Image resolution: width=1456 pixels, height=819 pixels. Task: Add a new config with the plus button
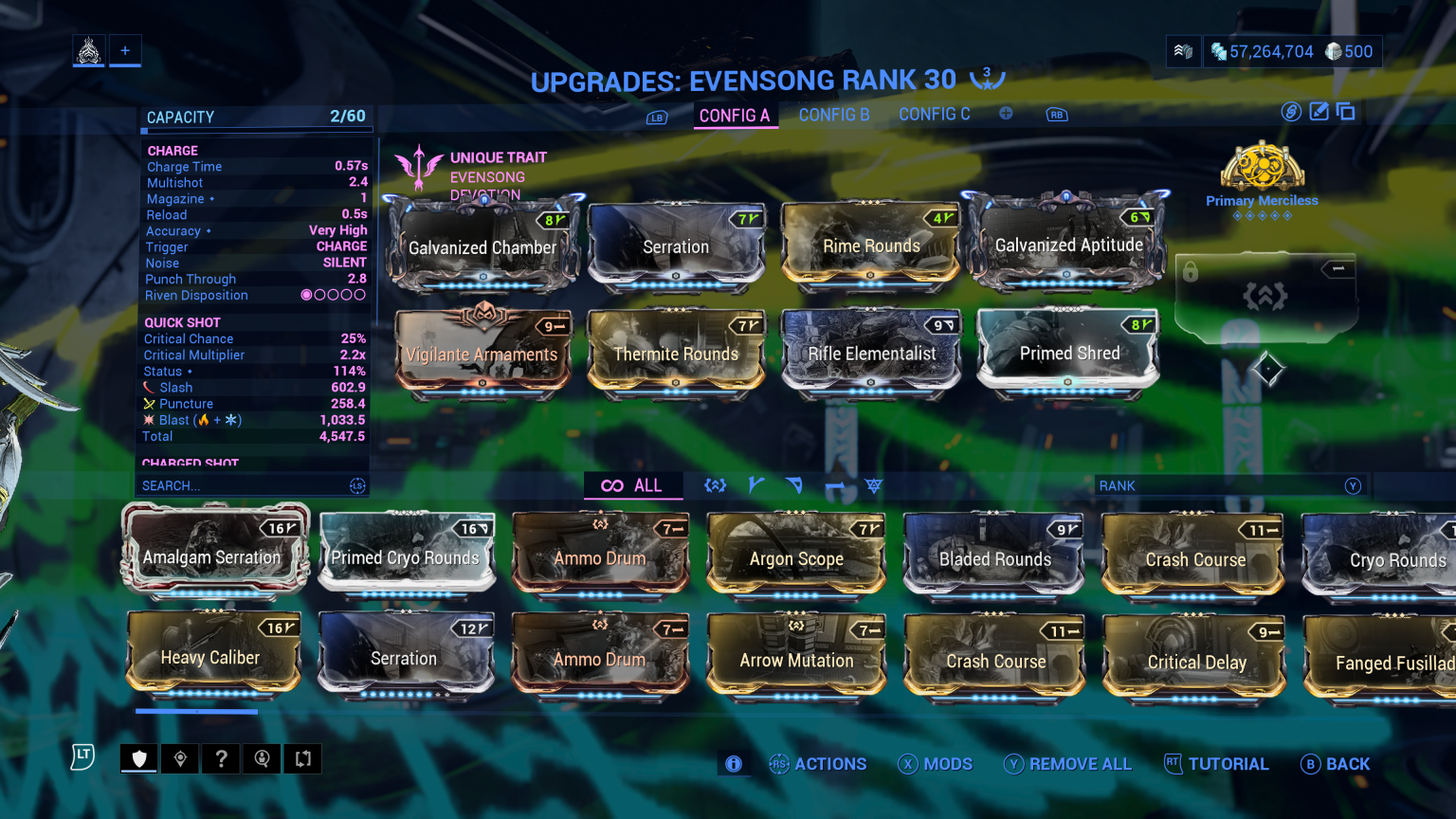(1006, 113)
